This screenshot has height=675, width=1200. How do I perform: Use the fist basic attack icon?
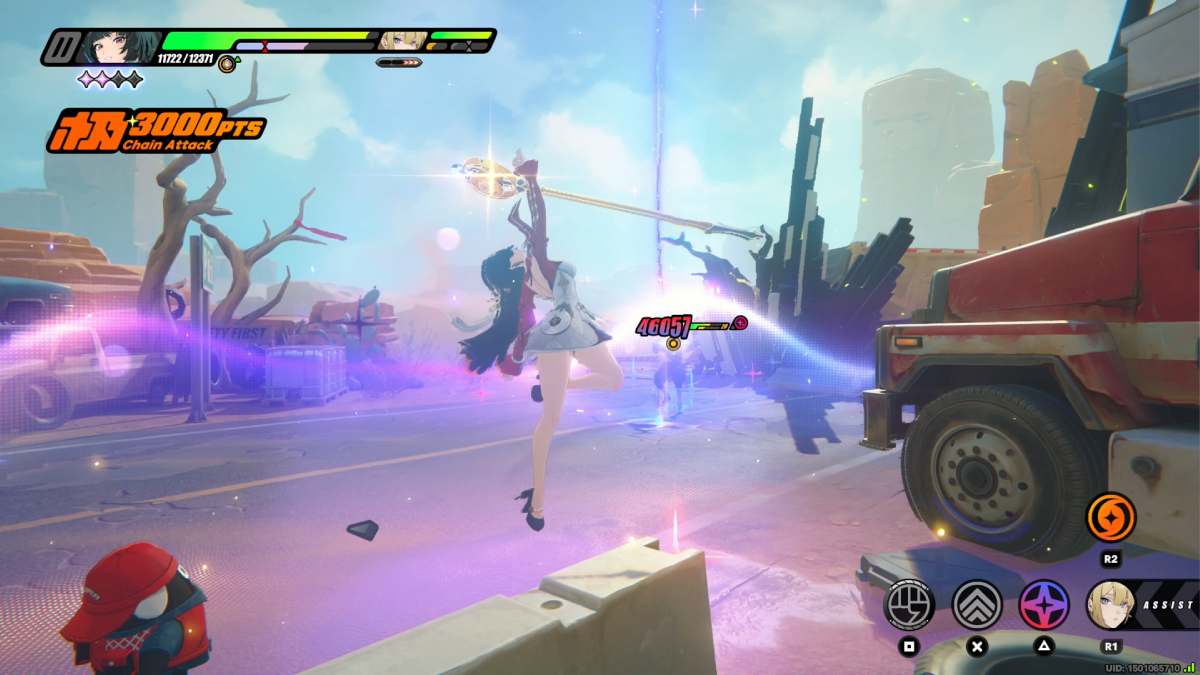pos(910,604)
